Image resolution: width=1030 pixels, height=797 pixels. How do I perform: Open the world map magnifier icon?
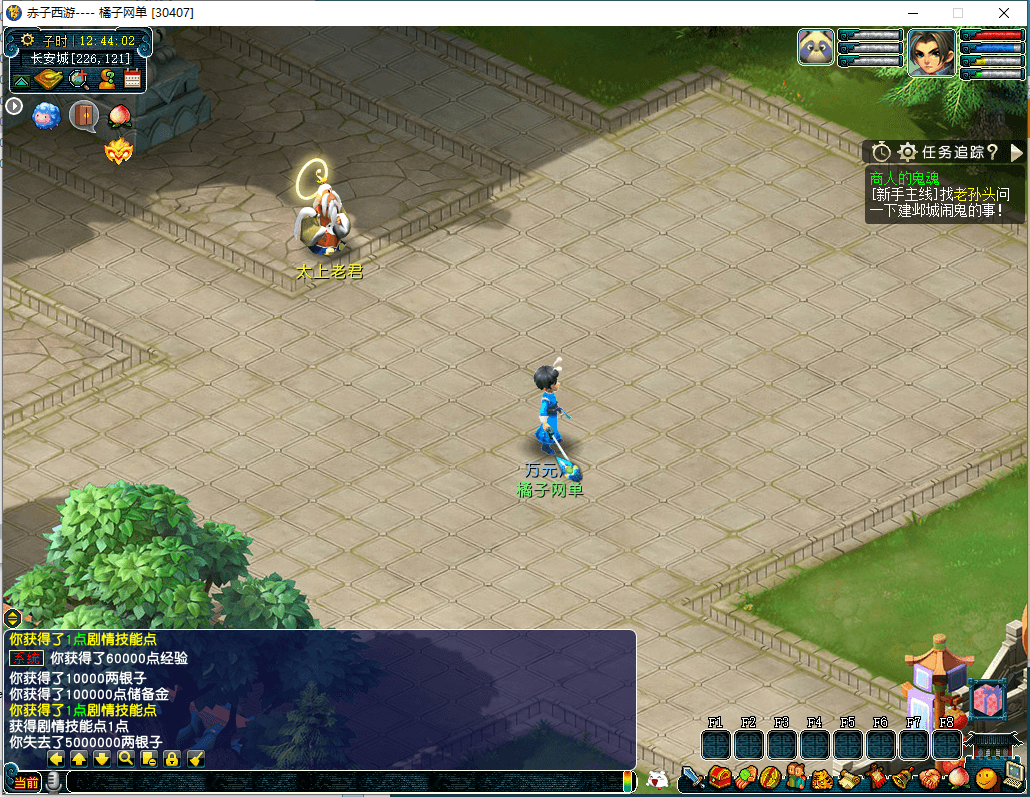click(78, 79)
